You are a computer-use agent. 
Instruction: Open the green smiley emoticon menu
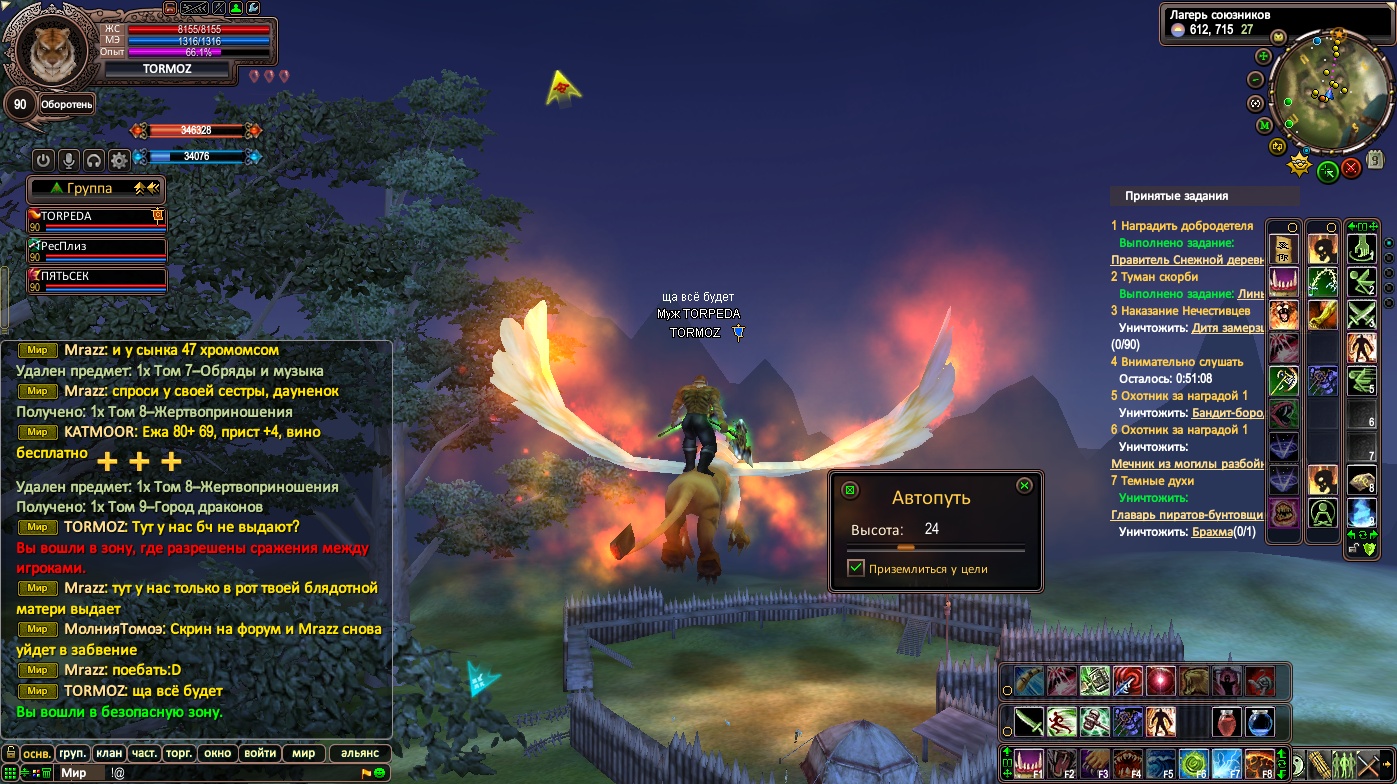coord(380,773)
